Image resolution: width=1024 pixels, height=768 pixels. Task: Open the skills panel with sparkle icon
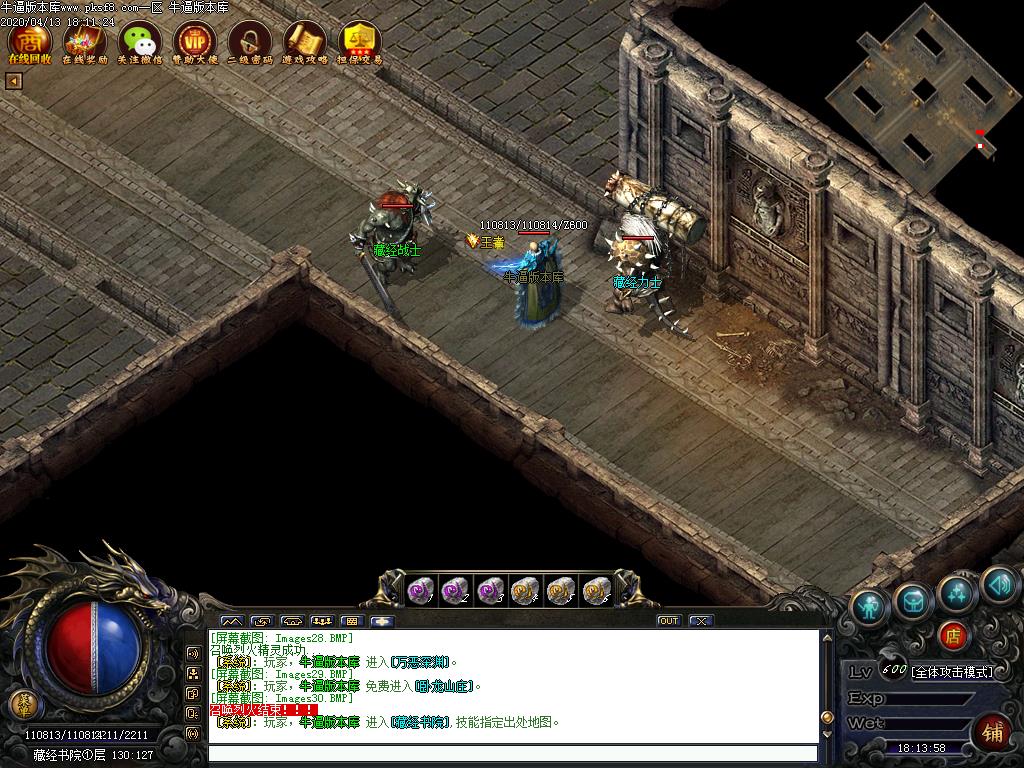pos(956,593)
